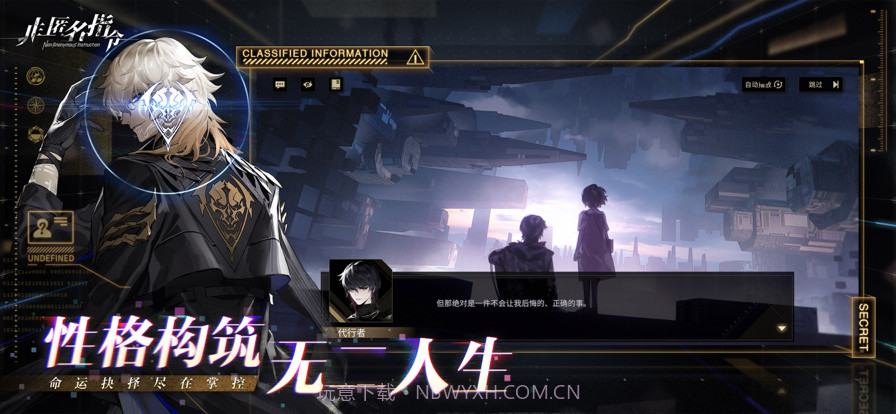
Task: Skip the scene with the 跳过 button
Action: tap(820, 85)
